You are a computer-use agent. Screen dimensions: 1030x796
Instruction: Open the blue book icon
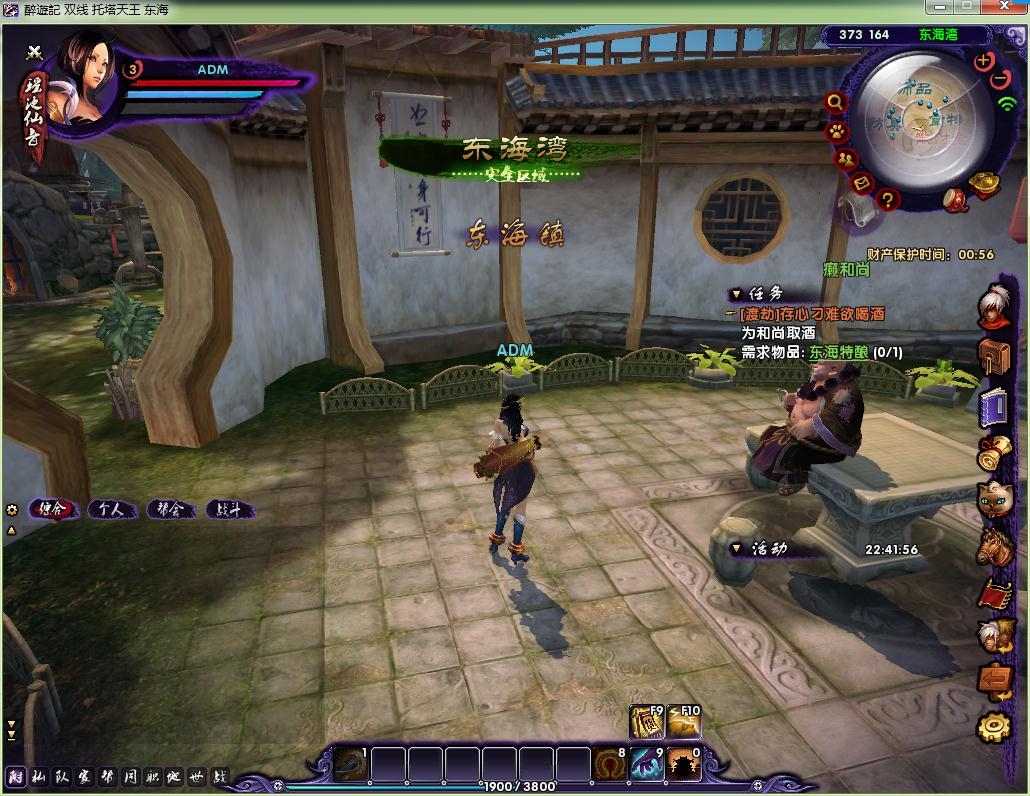coord(994,406)
